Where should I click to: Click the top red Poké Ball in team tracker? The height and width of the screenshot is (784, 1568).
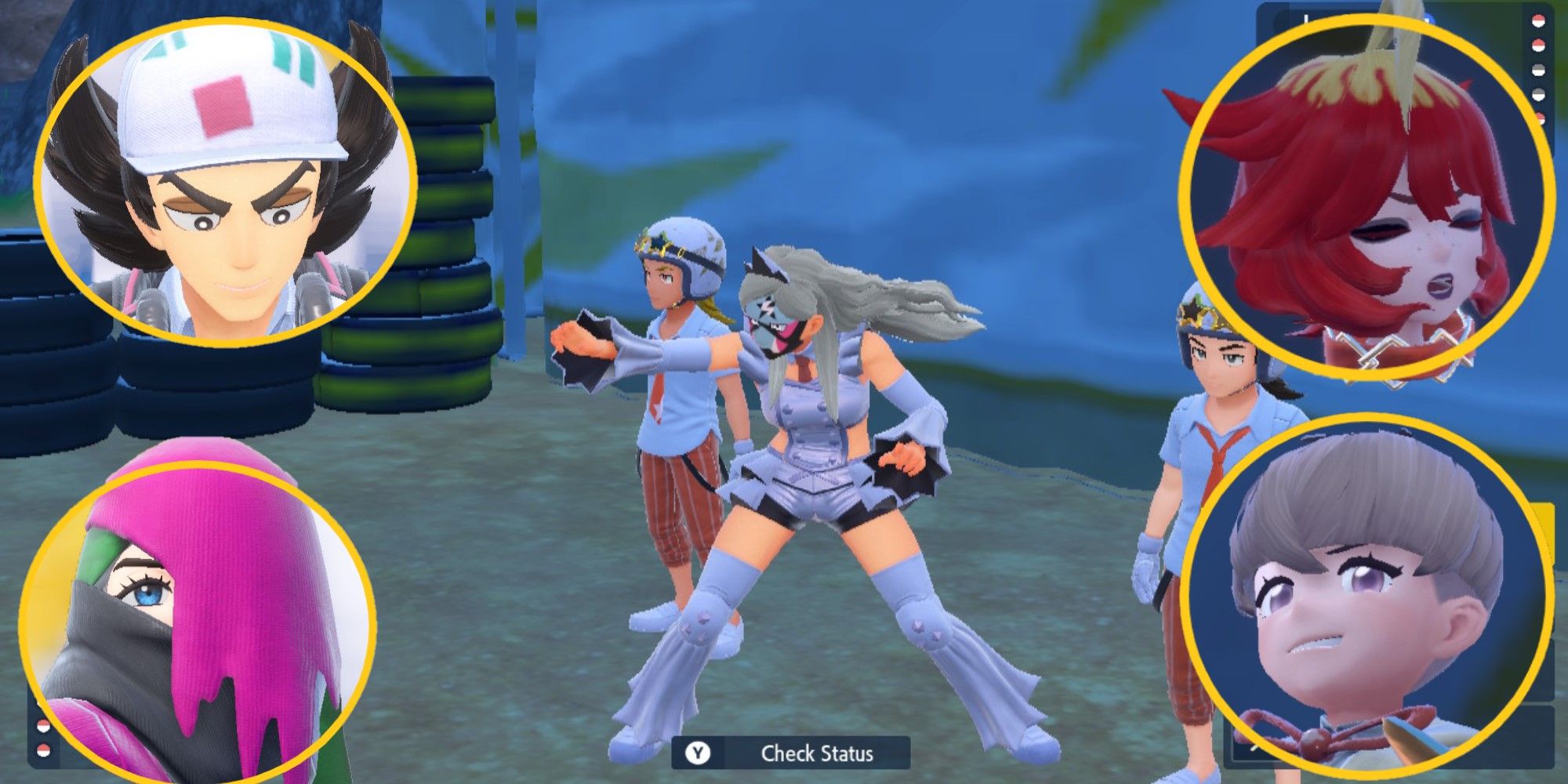click(1538, 20)
